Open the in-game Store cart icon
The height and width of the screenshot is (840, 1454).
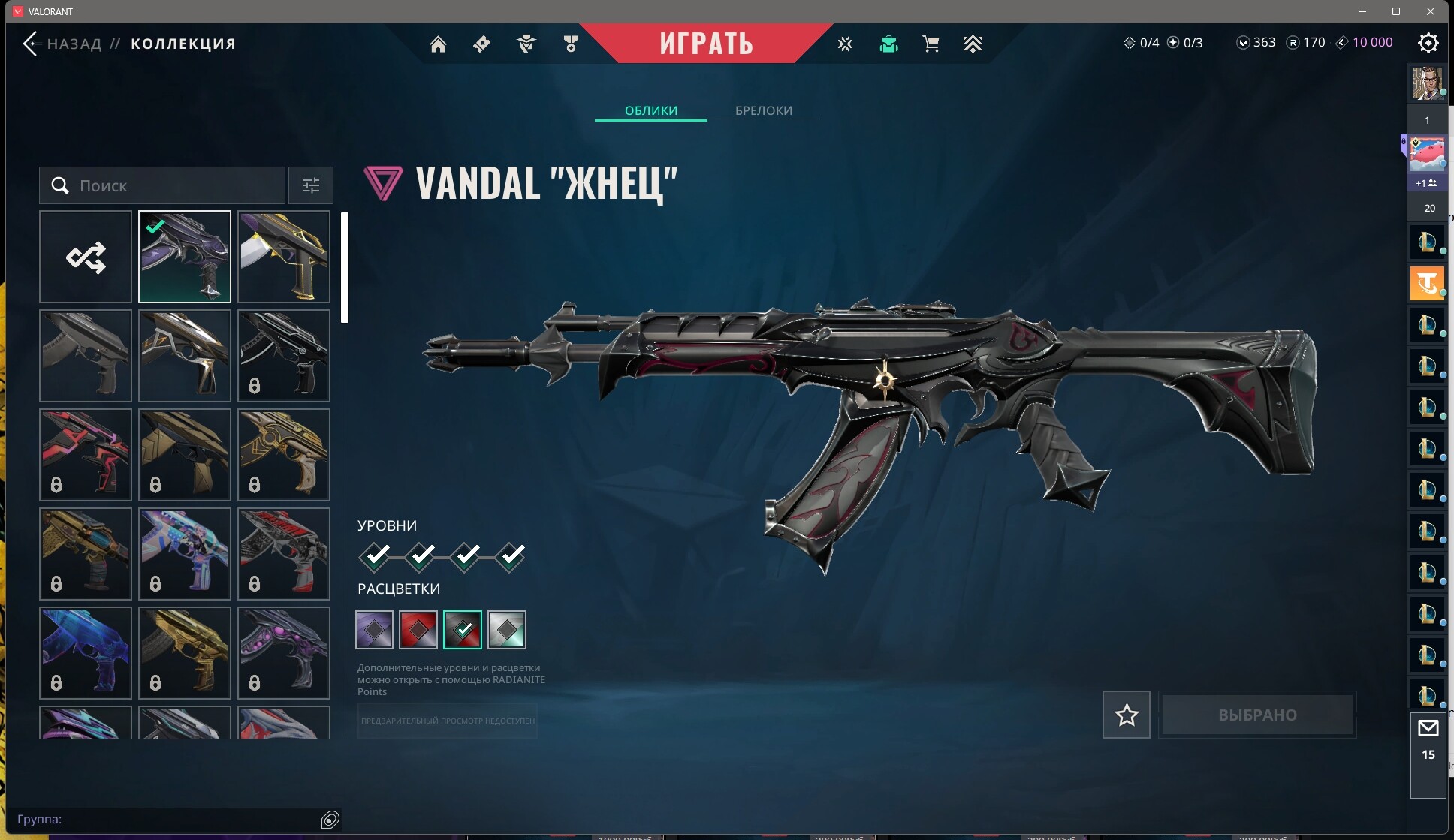(931, 44)
